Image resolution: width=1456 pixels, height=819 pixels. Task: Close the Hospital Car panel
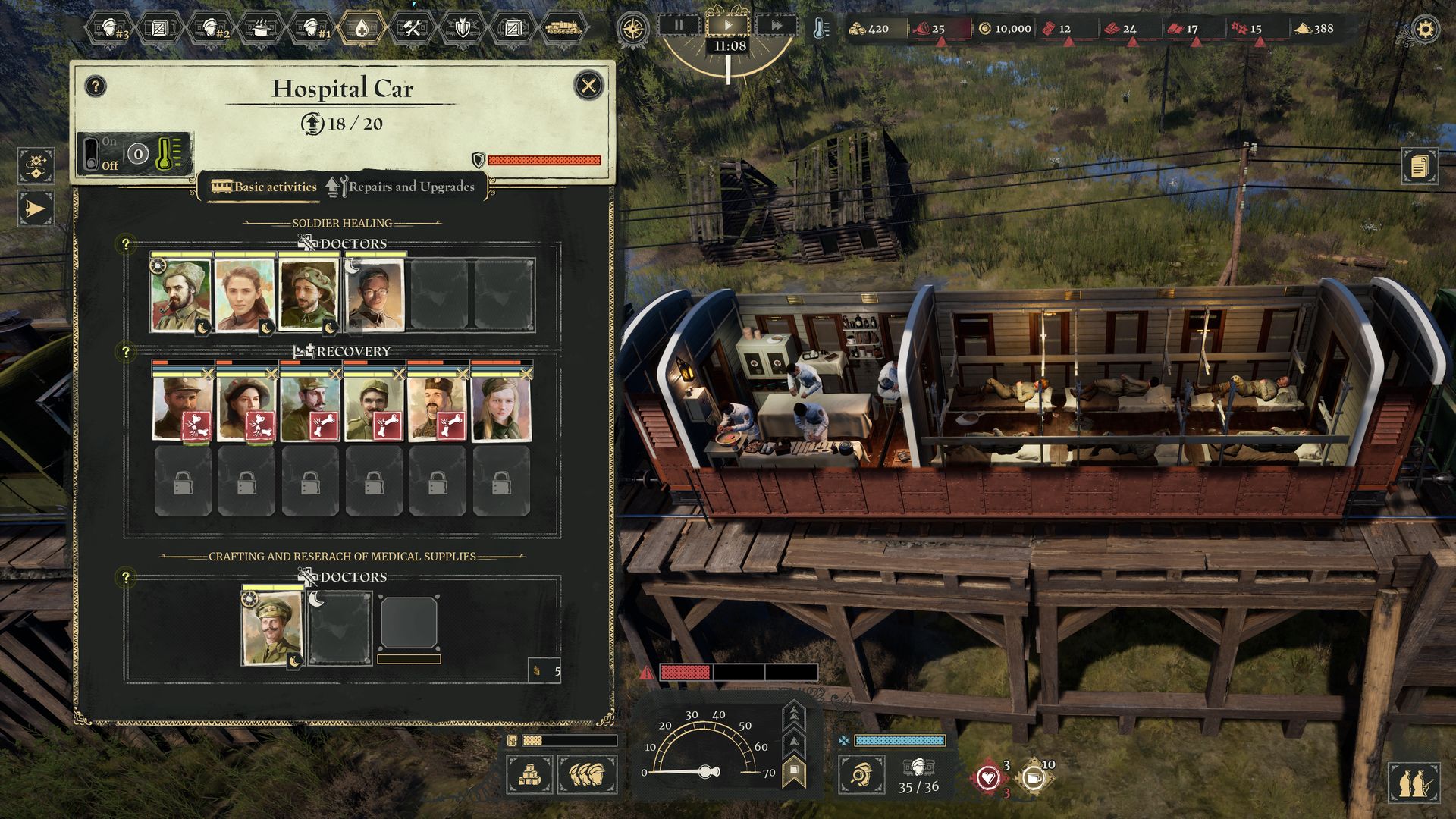pos(588,86)
